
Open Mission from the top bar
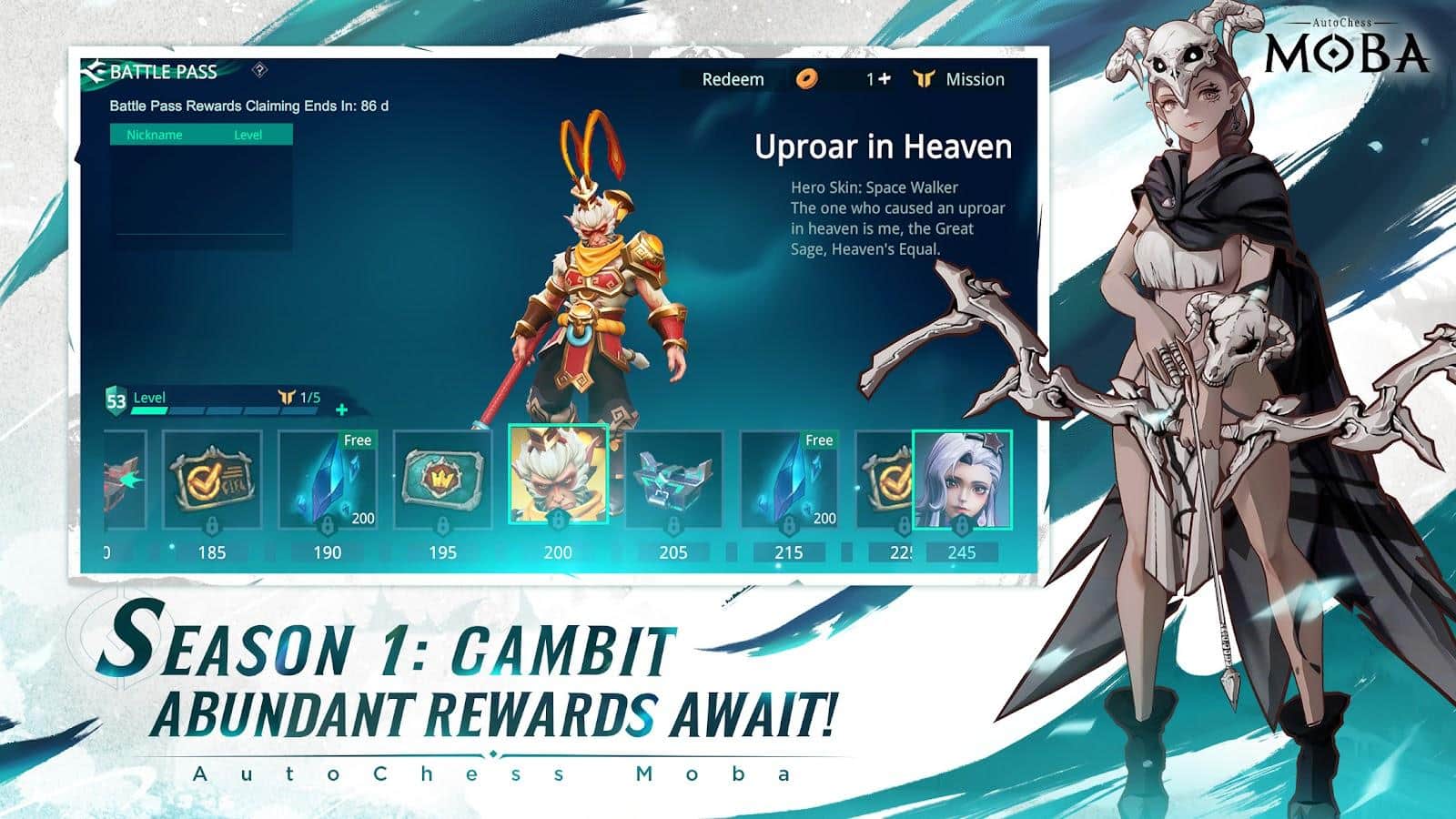[x=975, y=79]
